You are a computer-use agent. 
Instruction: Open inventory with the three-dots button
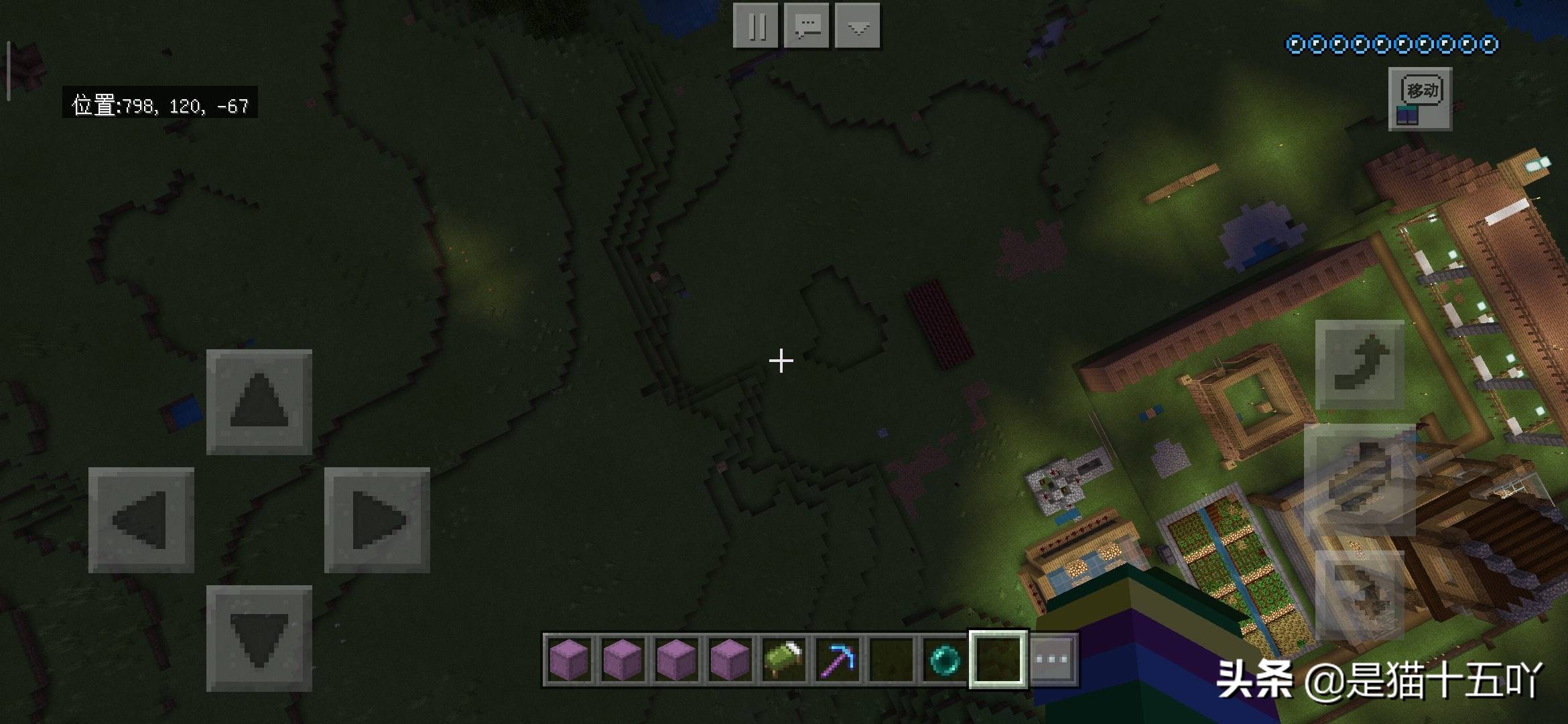pos(1051,659)
